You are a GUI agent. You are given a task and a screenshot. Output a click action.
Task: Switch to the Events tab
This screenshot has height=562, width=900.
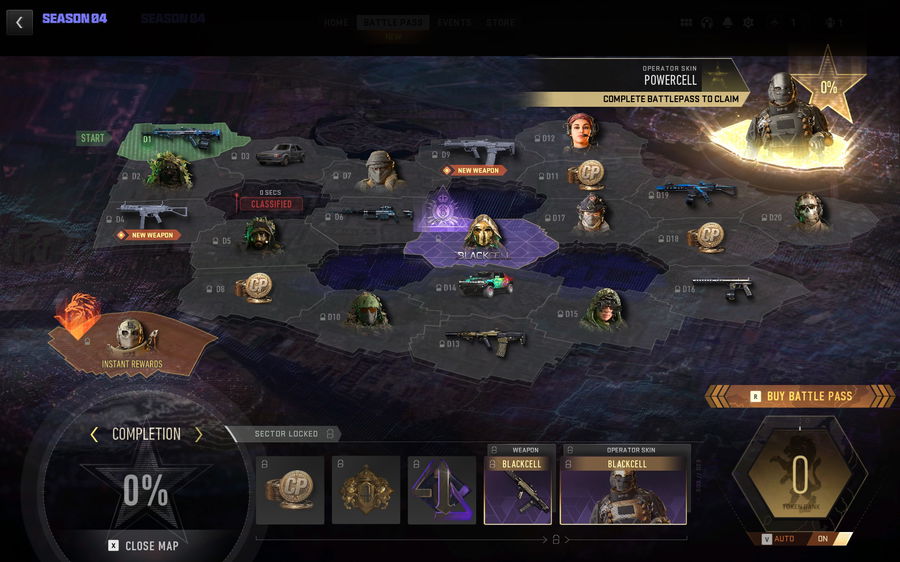(454, 23)
